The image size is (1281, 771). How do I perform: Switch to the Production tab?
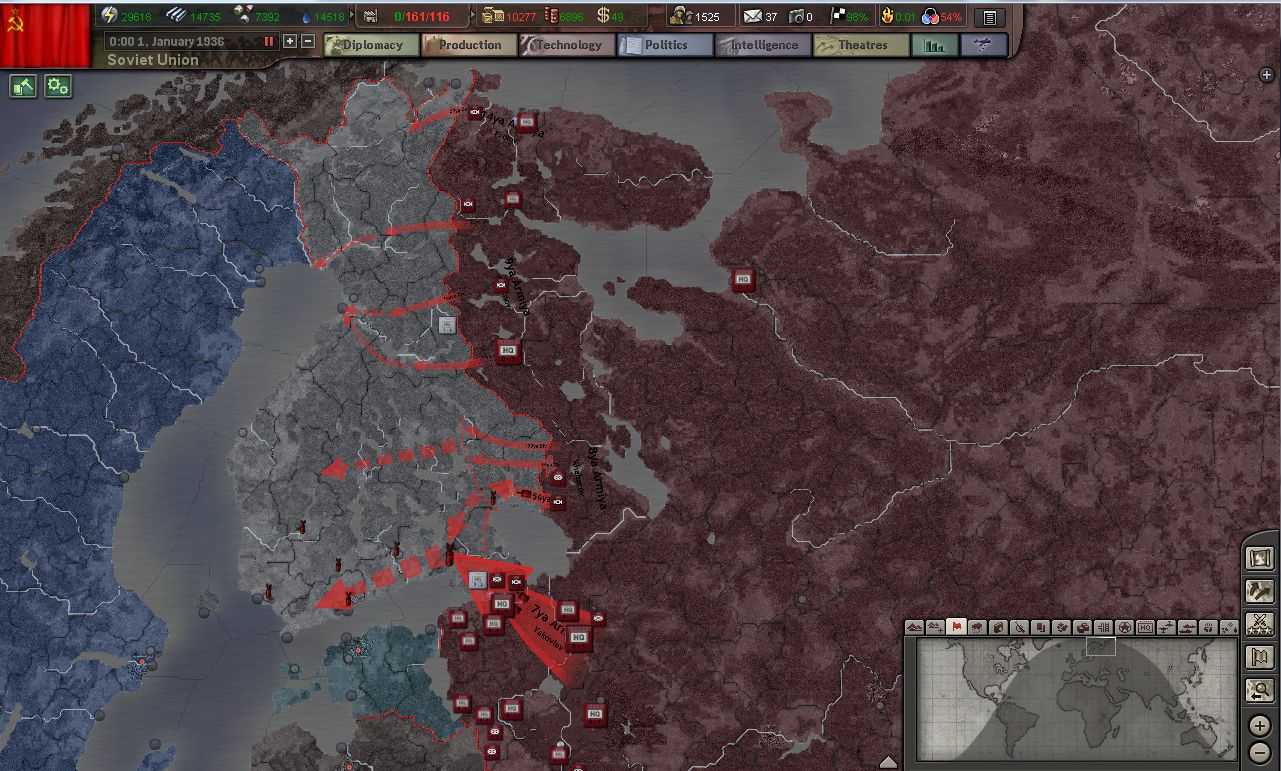click(470, 44)
